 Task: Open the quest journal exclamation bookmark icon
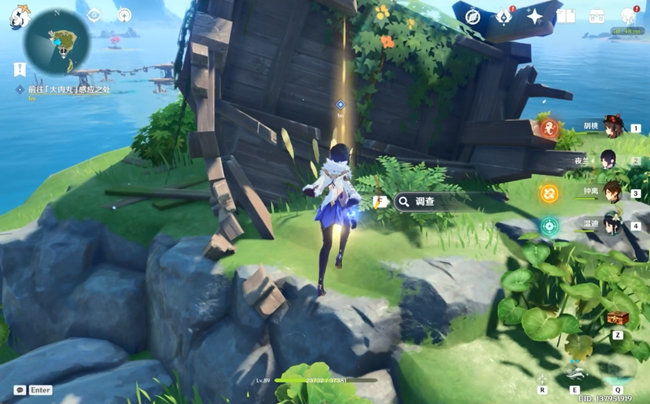(19, 69)
